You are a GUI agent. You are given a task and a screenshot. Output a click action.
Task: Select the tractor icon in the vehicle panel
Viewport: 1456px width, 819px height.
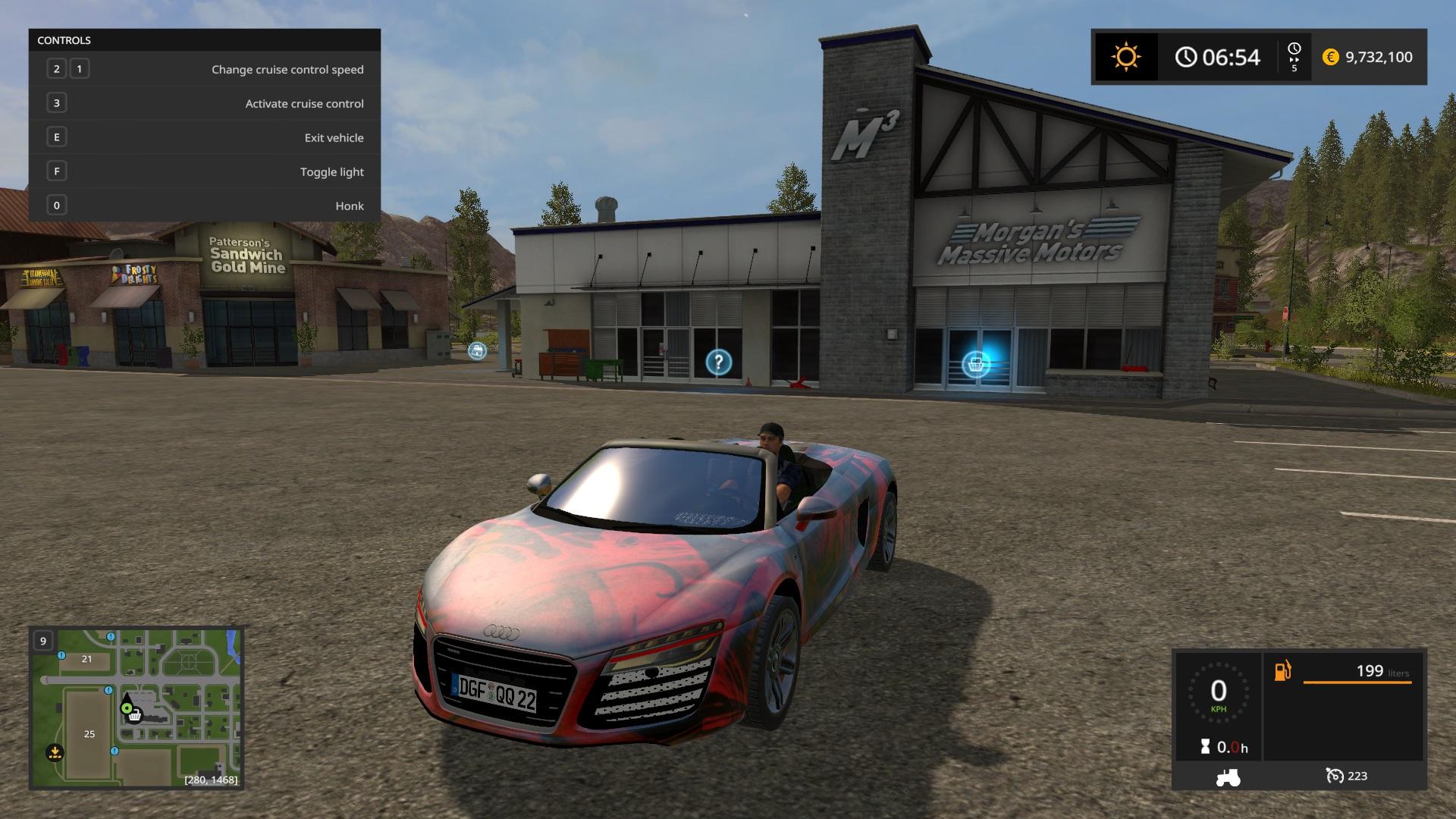click(x=1228, y=777)
